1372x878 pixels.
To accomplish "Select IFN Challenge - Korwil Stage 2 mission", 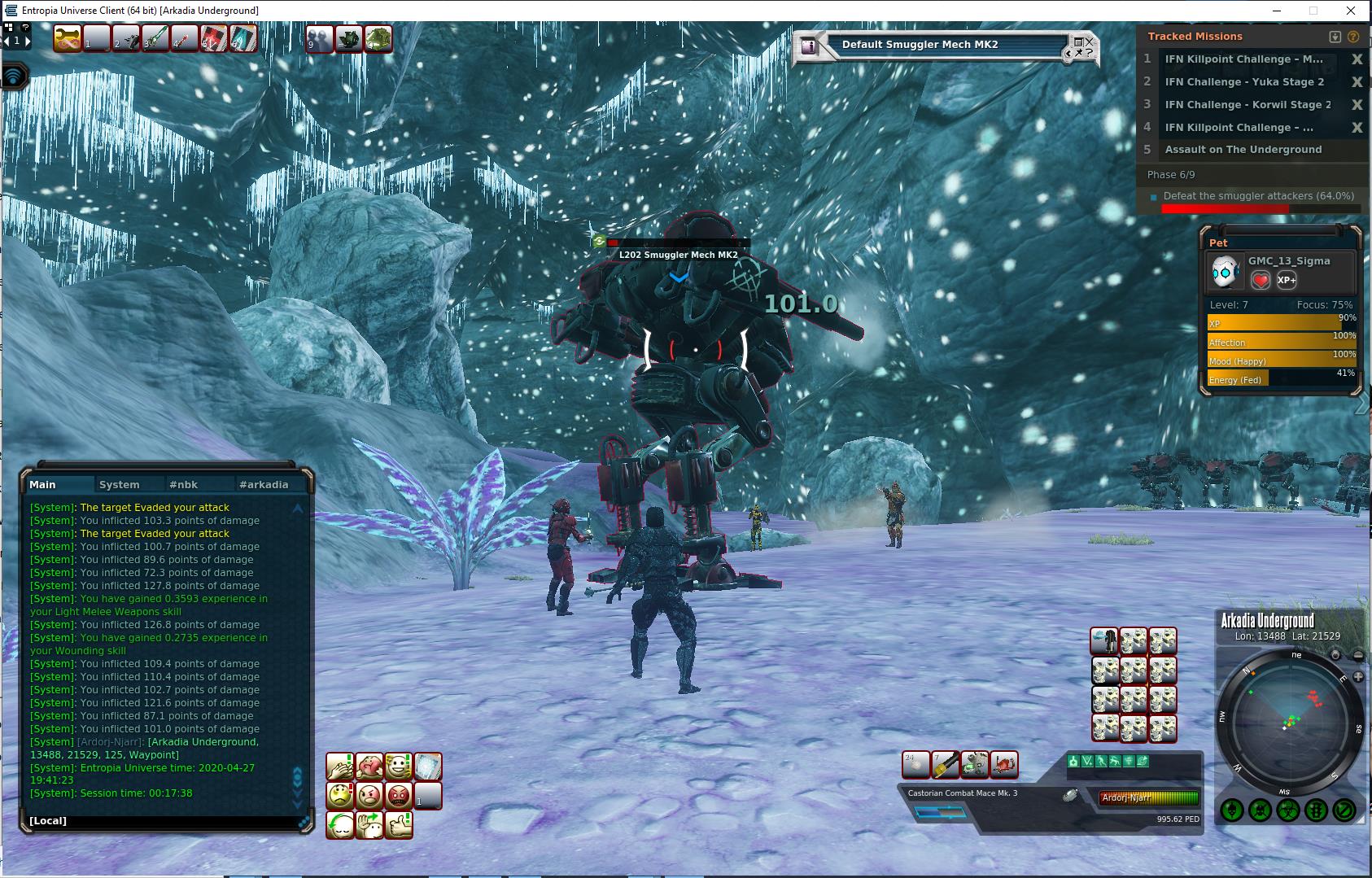I will [x=1247, y=104].
